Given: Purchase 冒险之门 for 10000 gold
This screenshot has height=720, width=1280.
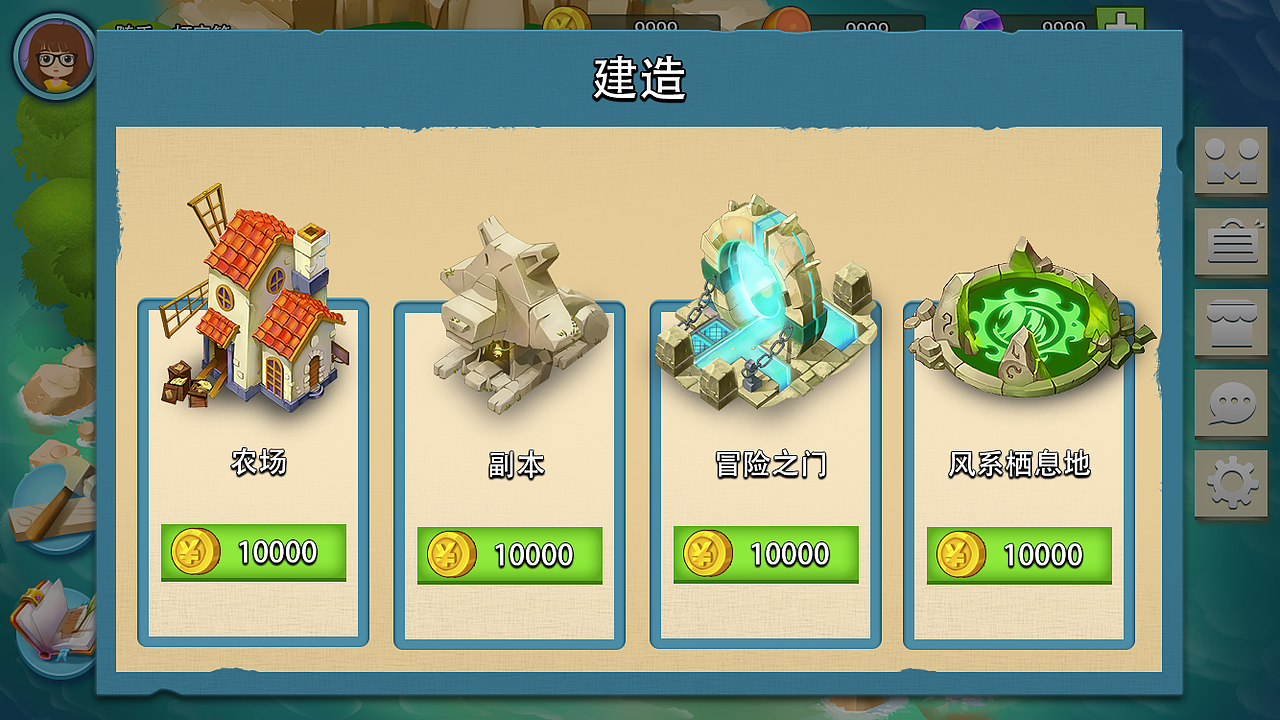Looking at the screenshot, I should [765, 552].
